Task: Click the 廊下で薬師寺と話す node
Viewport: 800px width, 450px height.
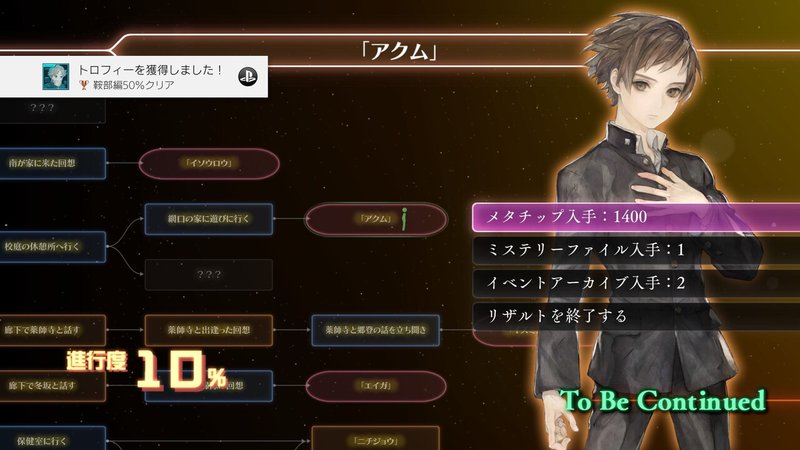Action: point(53,328)
